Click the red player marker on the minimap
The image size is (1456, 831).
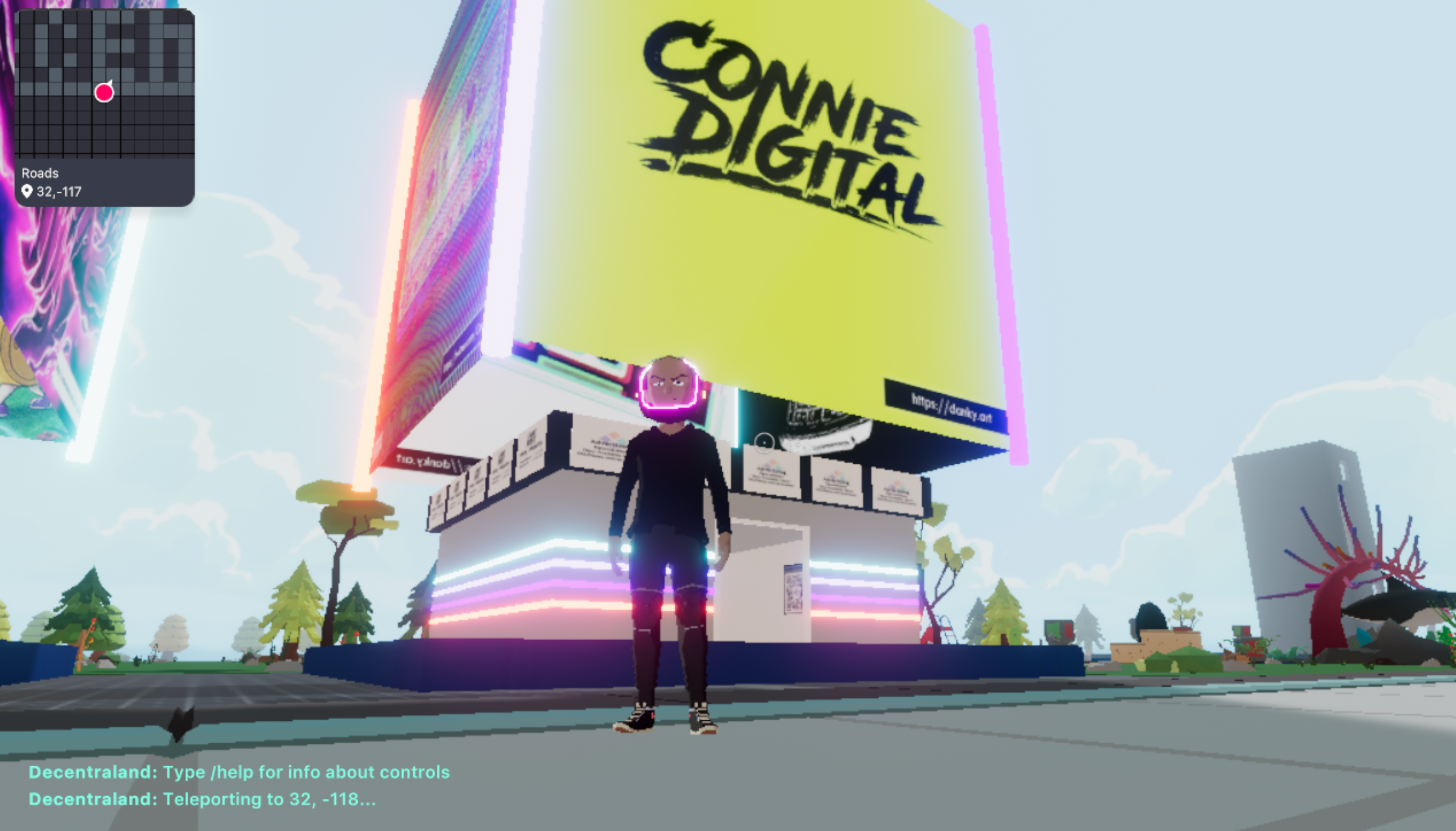click(x=105, y=93)
